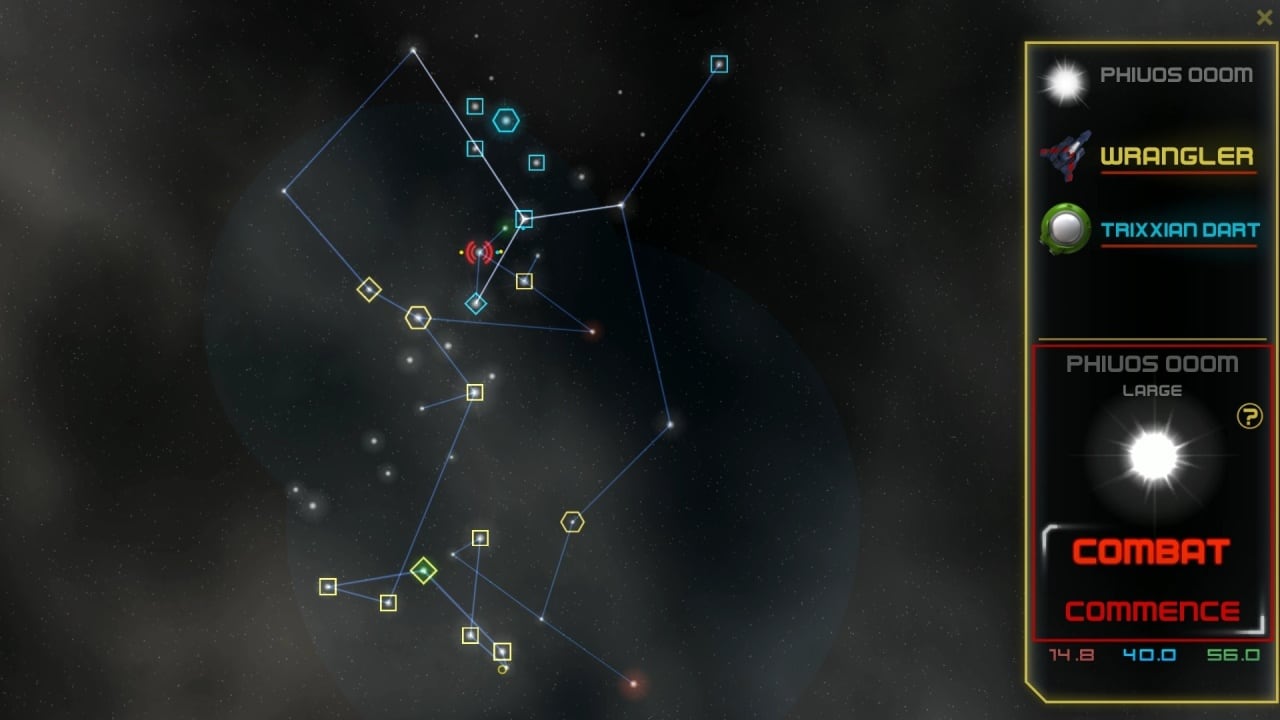Close the star map with the X
Screen dimensions: 1280x720
(1264, 17)
